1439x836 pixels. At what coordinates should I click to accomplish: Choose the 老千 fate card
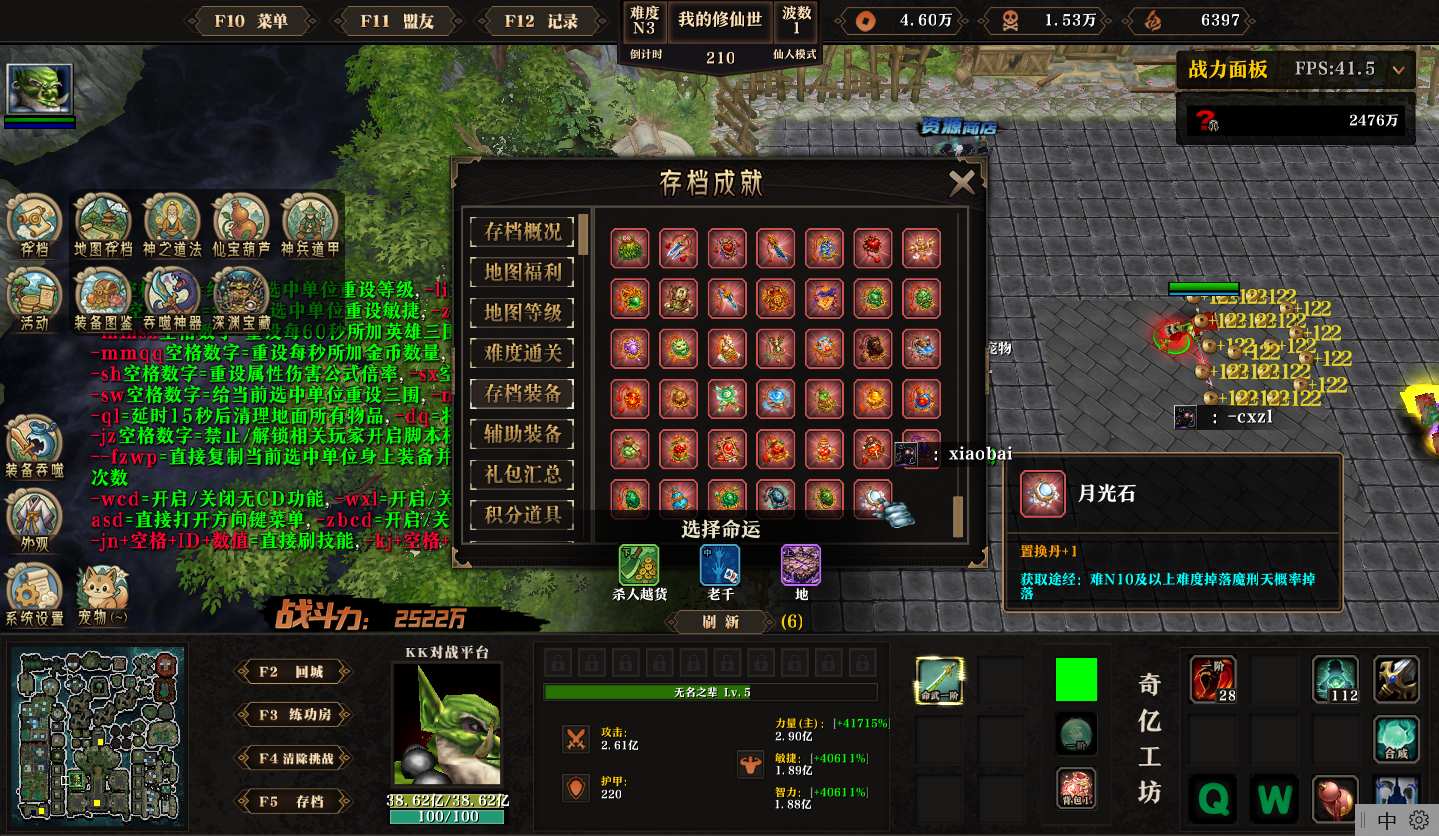[x=720, y=565]
